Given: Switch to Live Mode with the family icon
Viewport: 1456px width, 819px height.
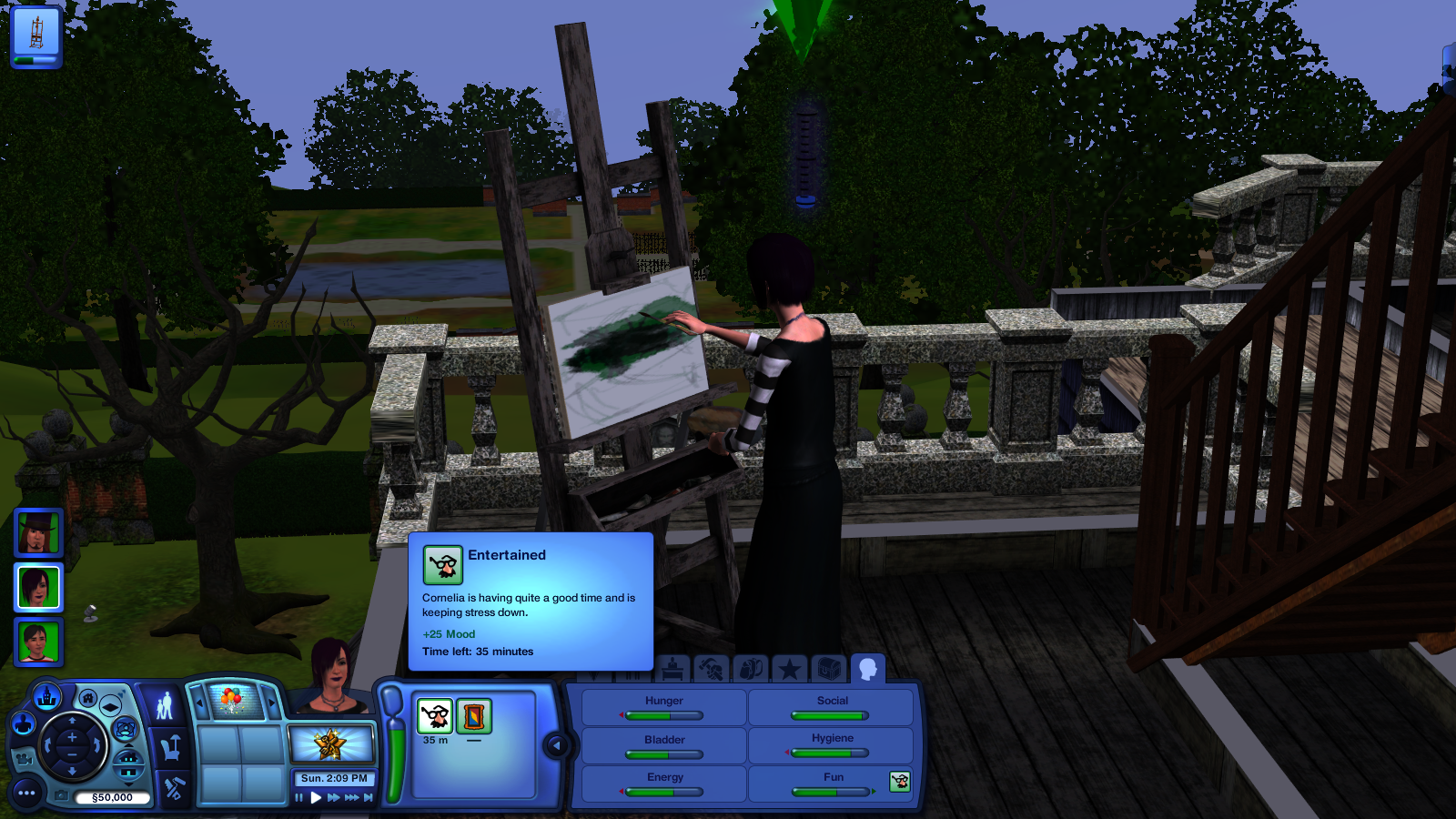Looking at the screenshot, I should [x=165, y=706].
